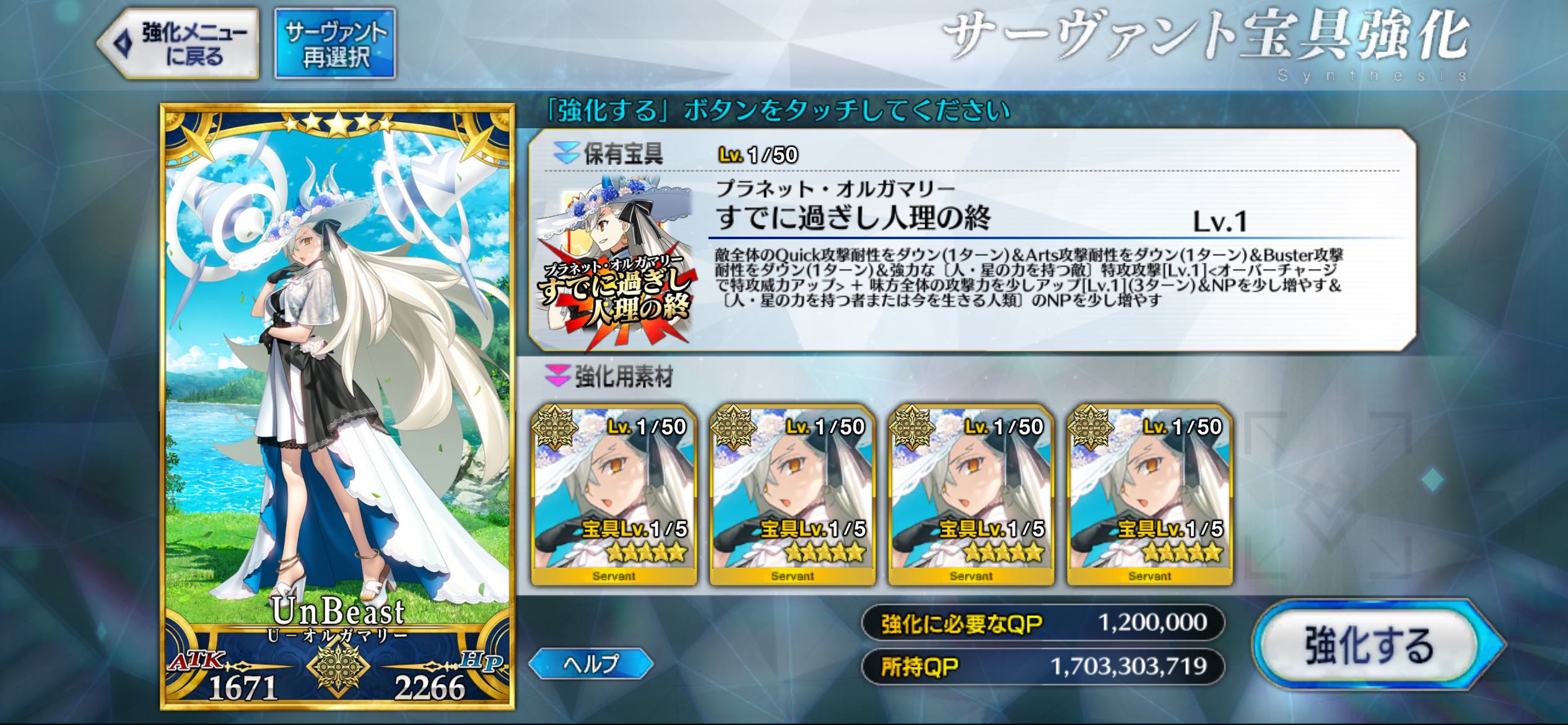Tap the Noble Phantasm すでに過ぎし人理の終 panel
The image size is (1568, 725).
(971, 240)
